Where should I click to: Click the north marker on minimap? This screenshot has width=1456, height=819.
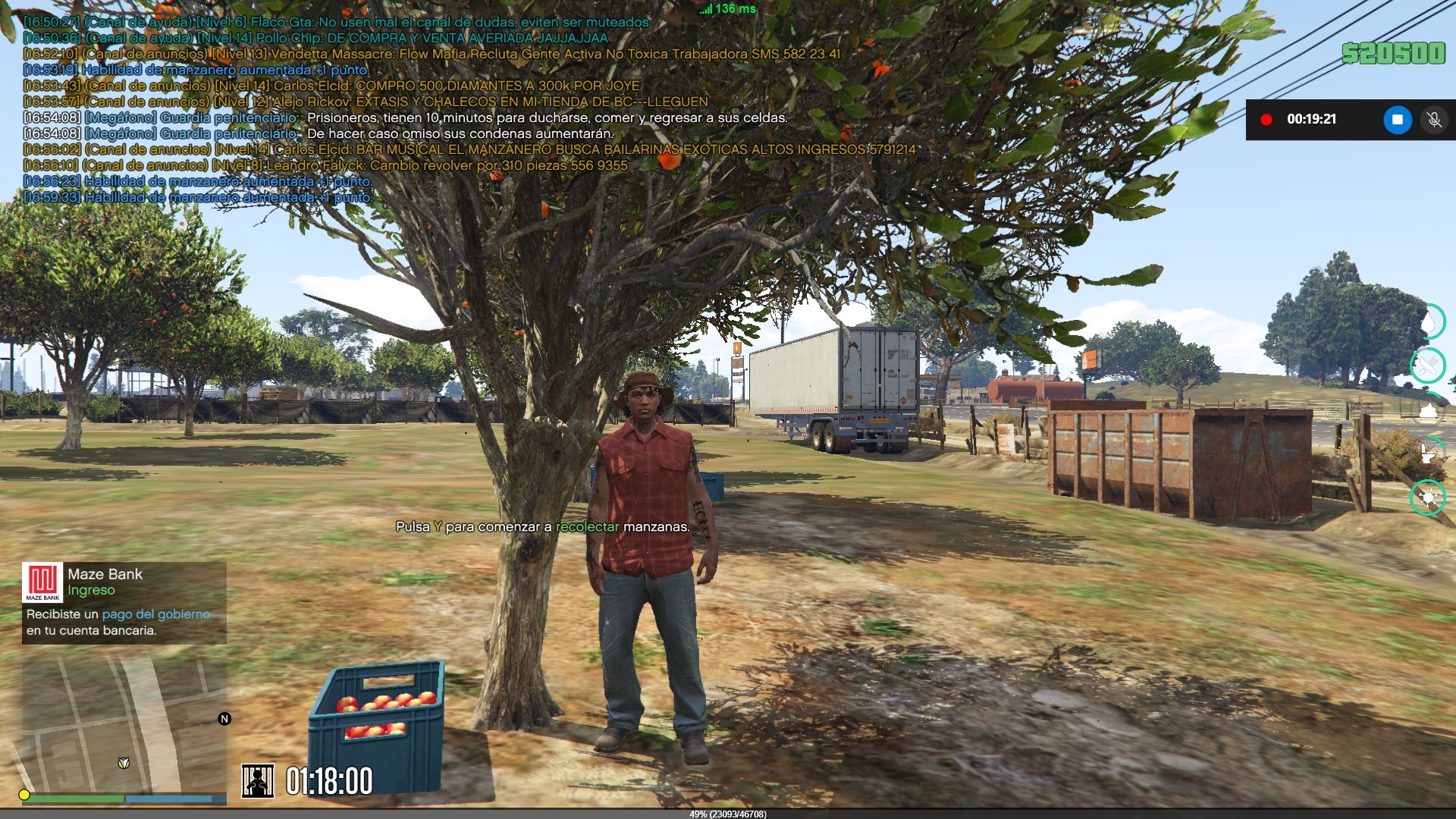[224, 719]
